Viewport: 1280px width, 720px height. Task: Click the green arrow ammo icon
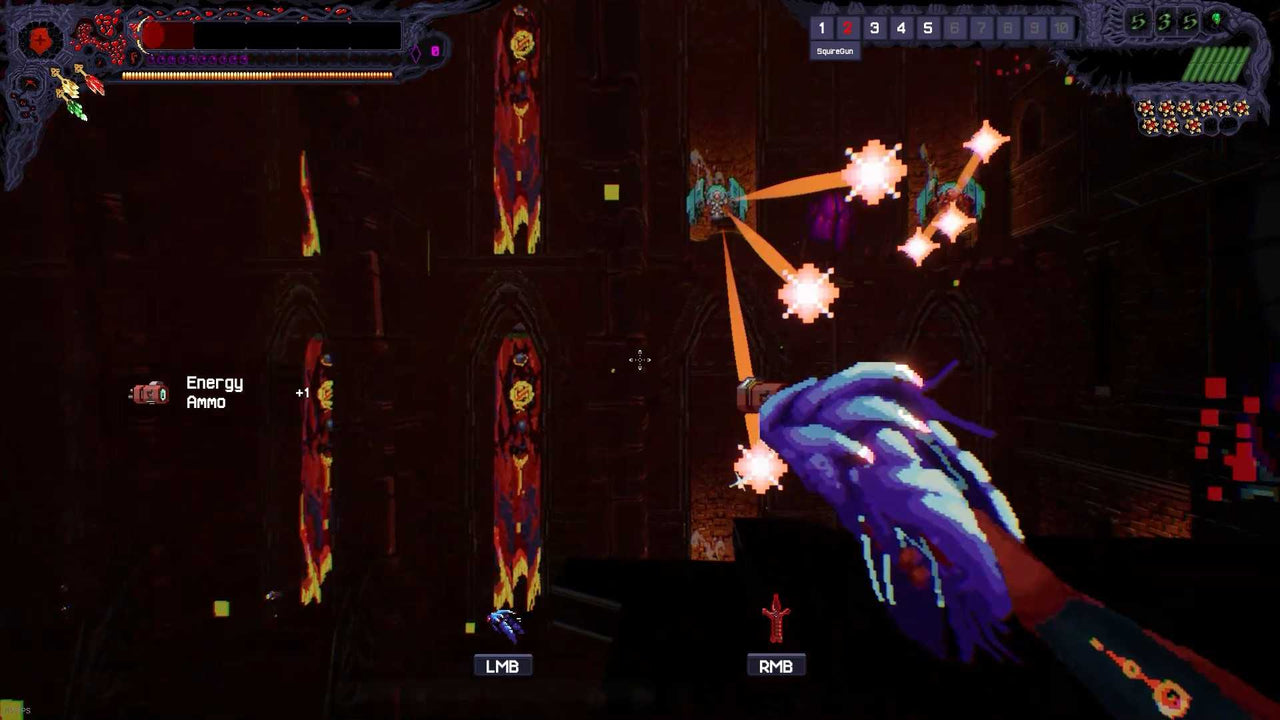[74, 107]
